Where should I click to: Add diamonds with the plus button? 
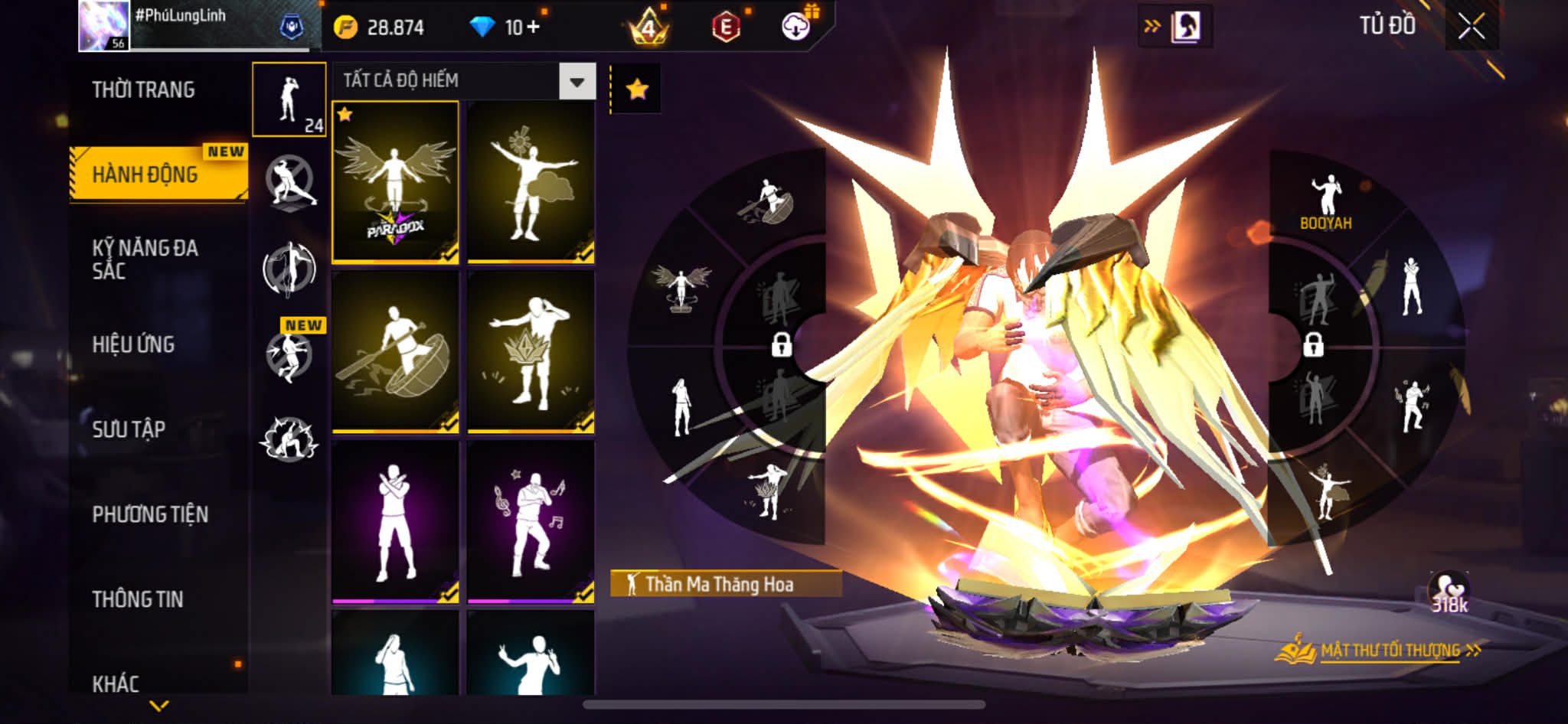[x=533, y=28]
